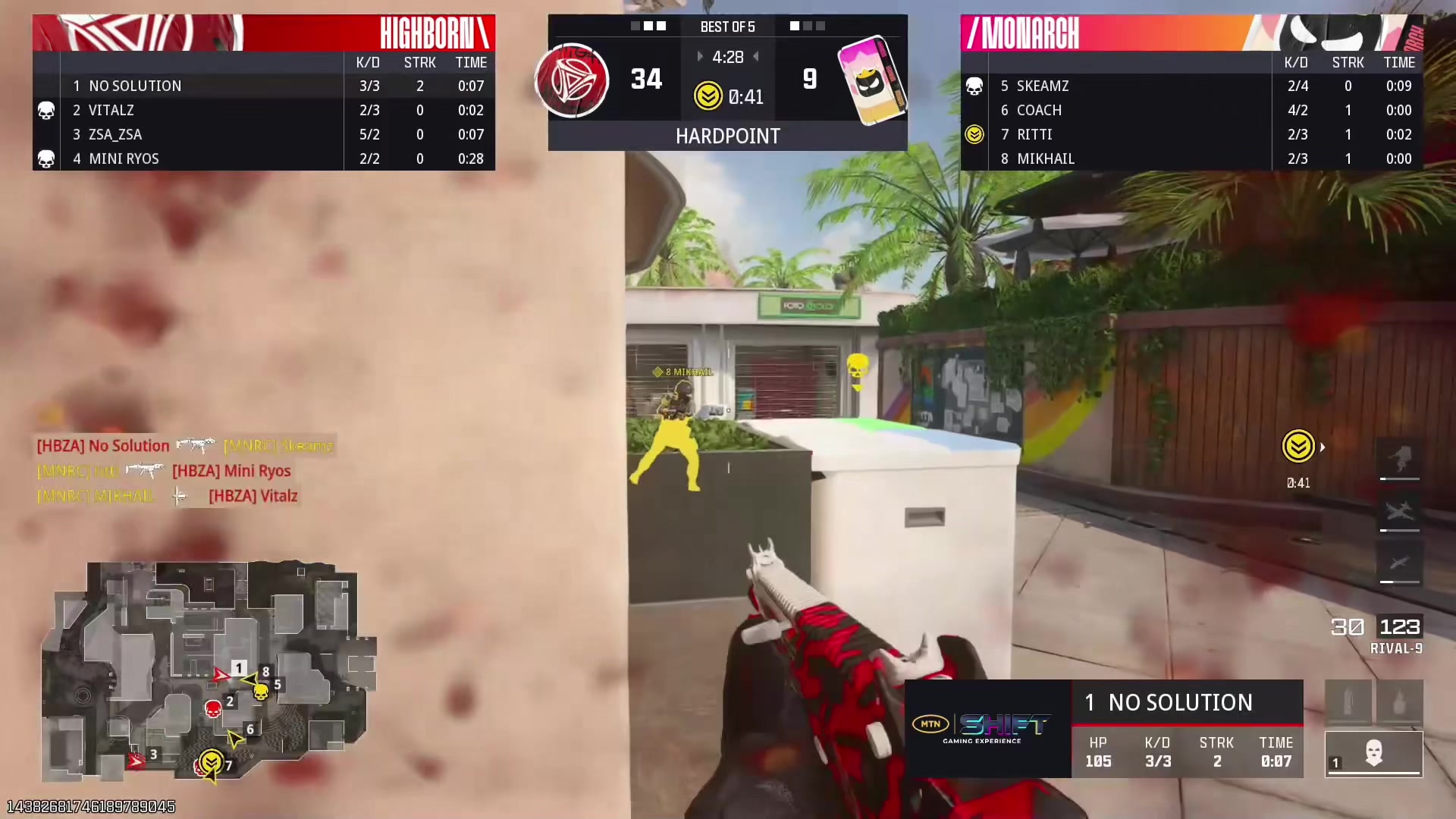The width and height of the screenshot is (1456, 819).
Task: Click the Highborn team logo emblem
Action: tap(572, 80)
